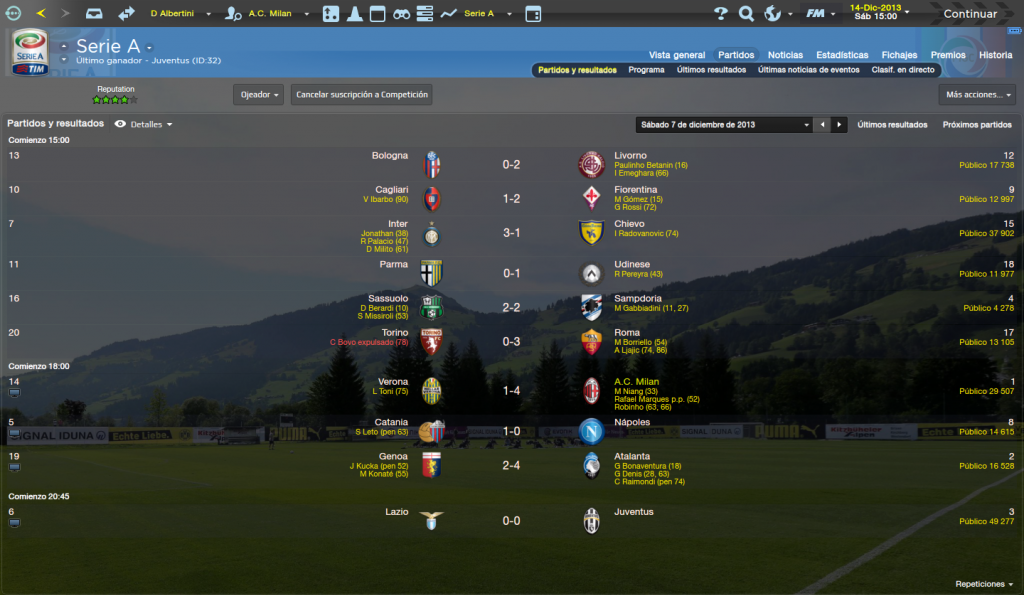Switch to the Noticias tab
This screenshot has height=595, width=1024.
(x=785, y=55)
